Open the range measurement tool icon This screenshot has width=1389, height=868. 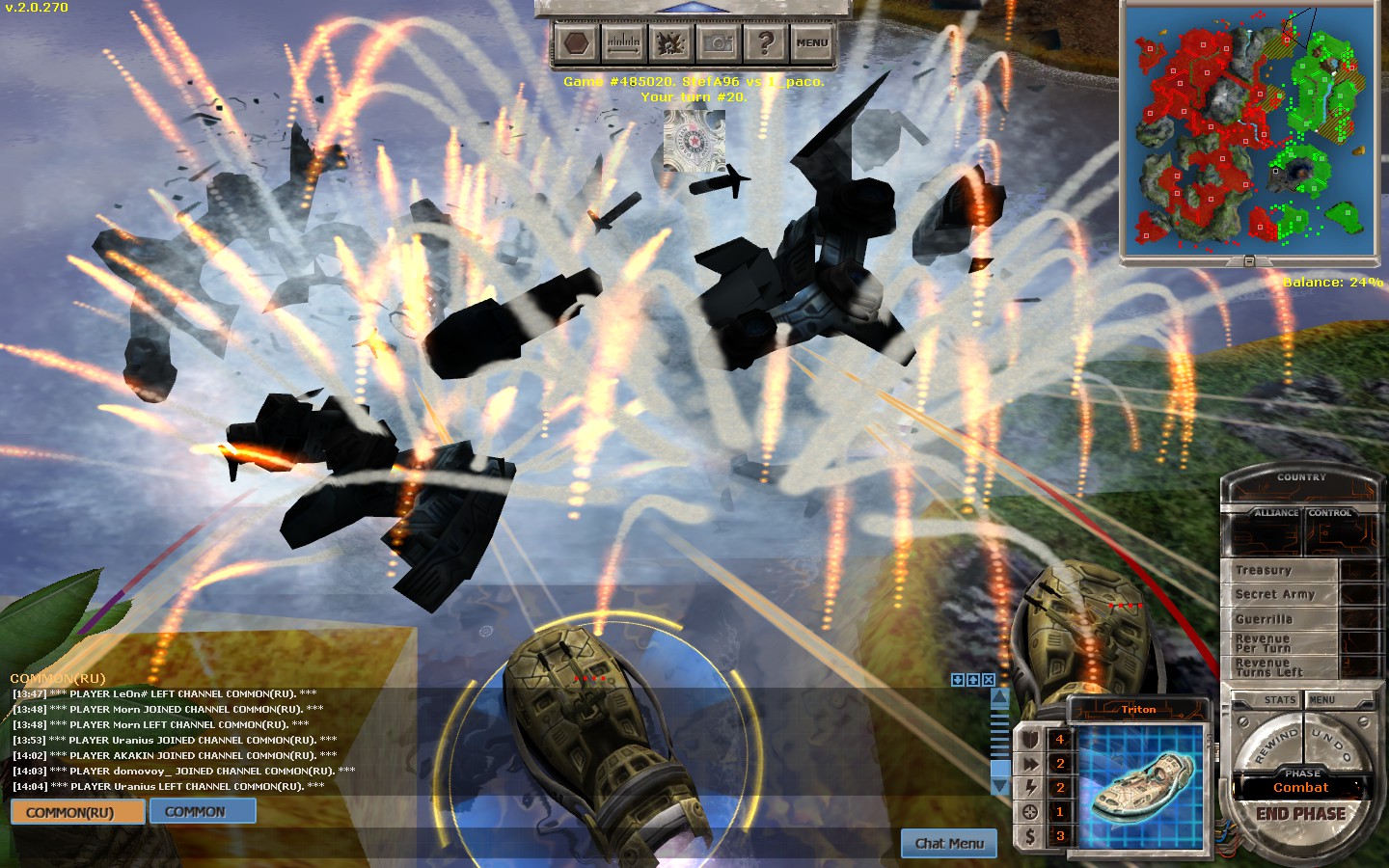(623, 42)
